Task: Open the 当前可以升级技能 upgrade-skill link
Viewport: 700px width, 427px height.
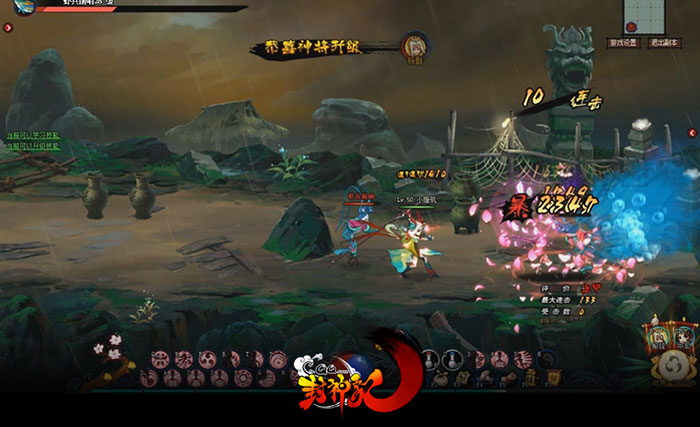Action: 33,146
